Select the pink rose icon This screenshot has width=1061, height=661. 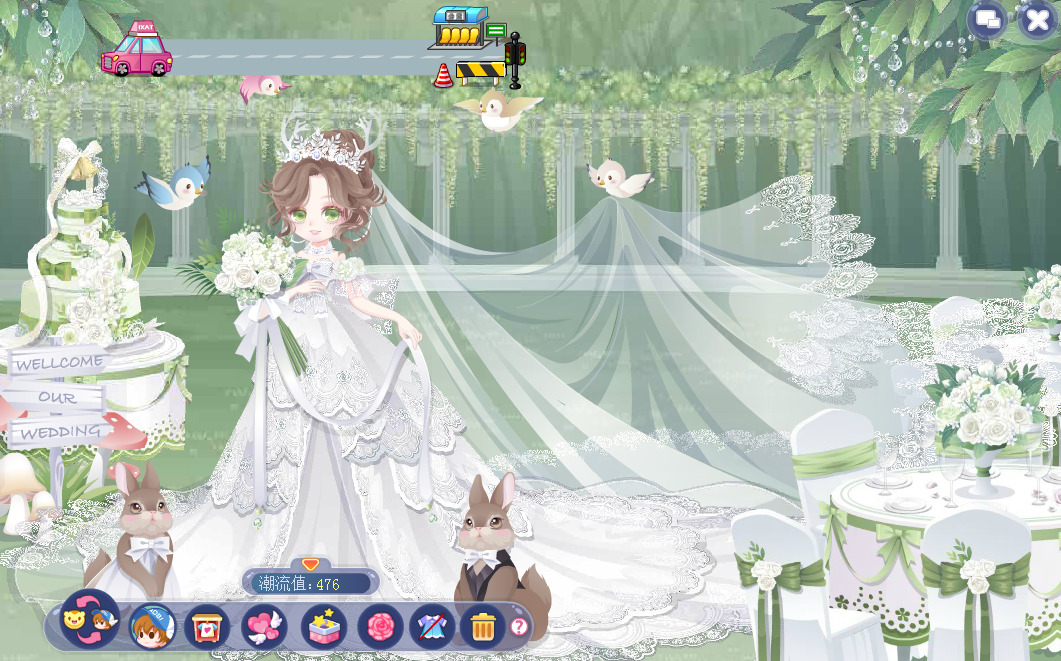click(x=380, y=627)
